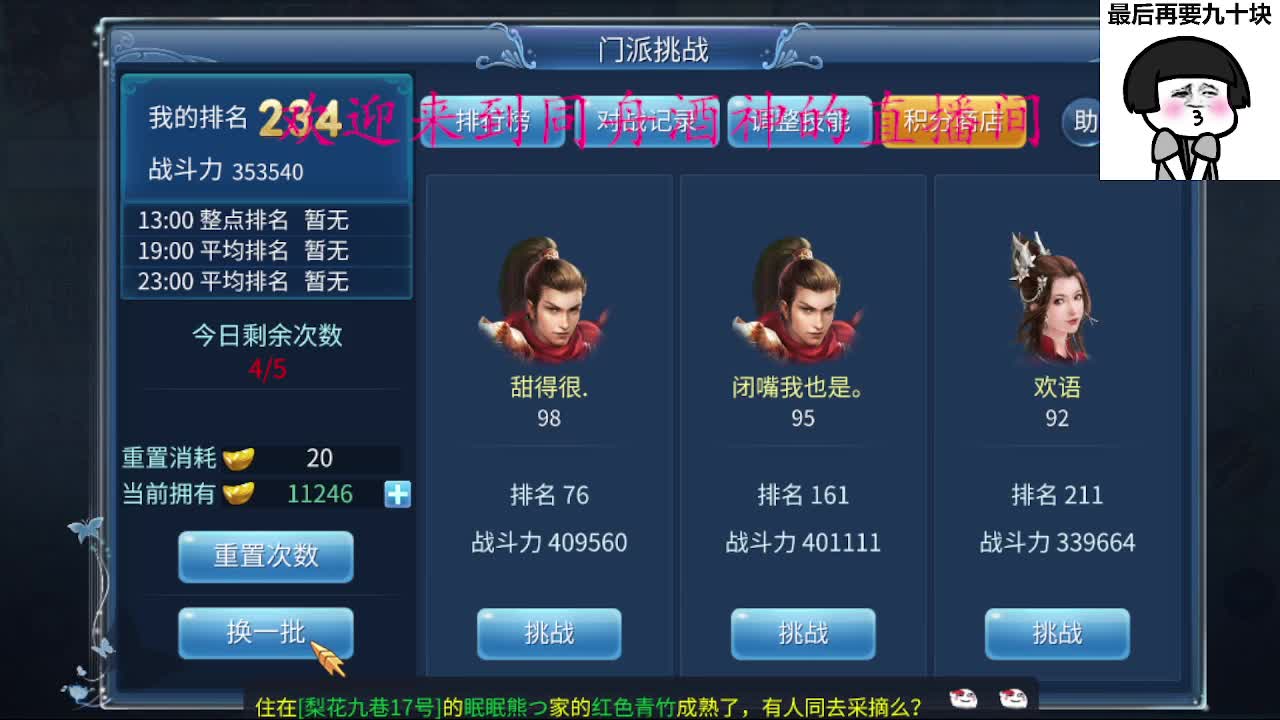Challenge opponent 闭嘴我也是。
Image resolution: width=1280 pixels, height=720 pixels.
pos(802,634)
